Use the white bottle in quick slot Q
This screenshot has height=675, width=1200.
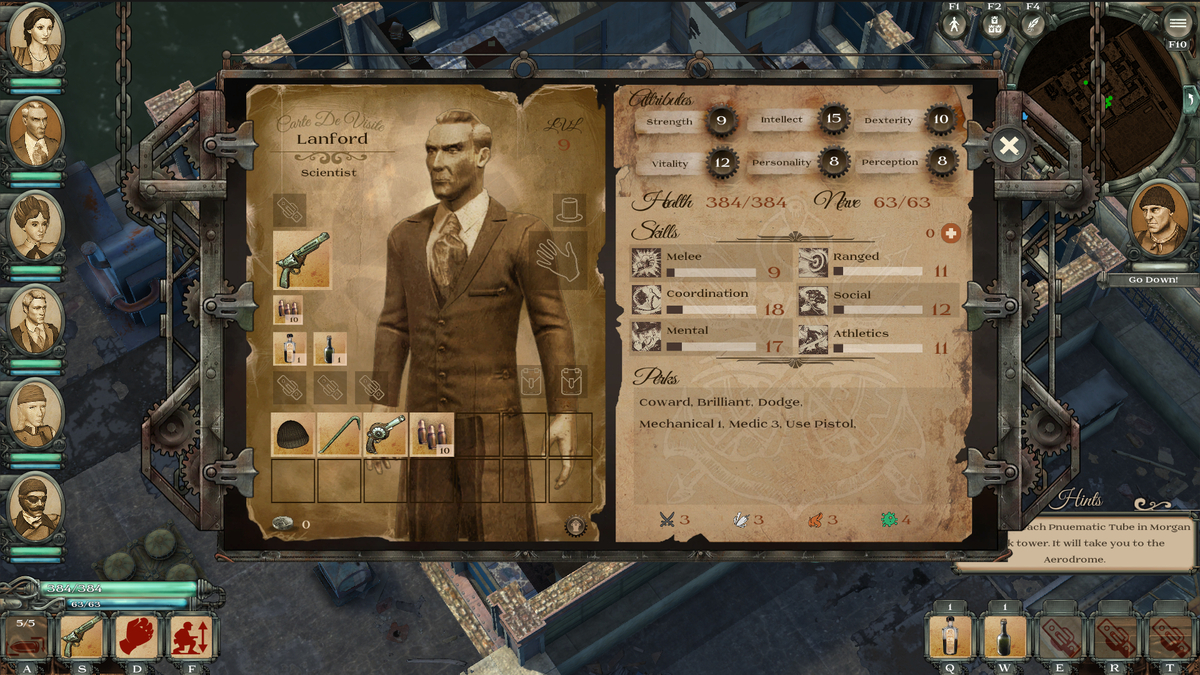tap(951, 636)
